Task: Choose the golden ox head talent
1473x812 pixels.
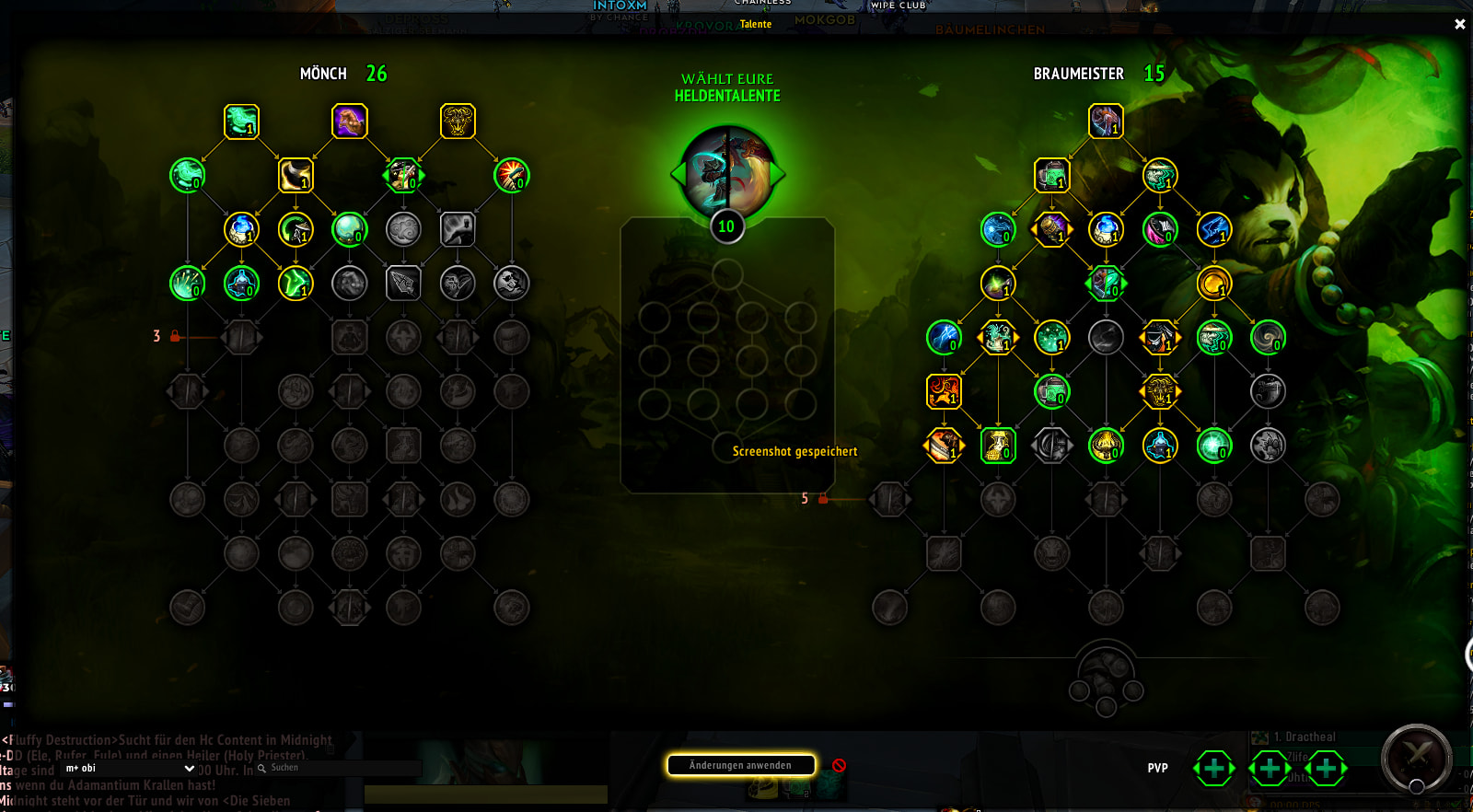Action: (x=458, y=122)
